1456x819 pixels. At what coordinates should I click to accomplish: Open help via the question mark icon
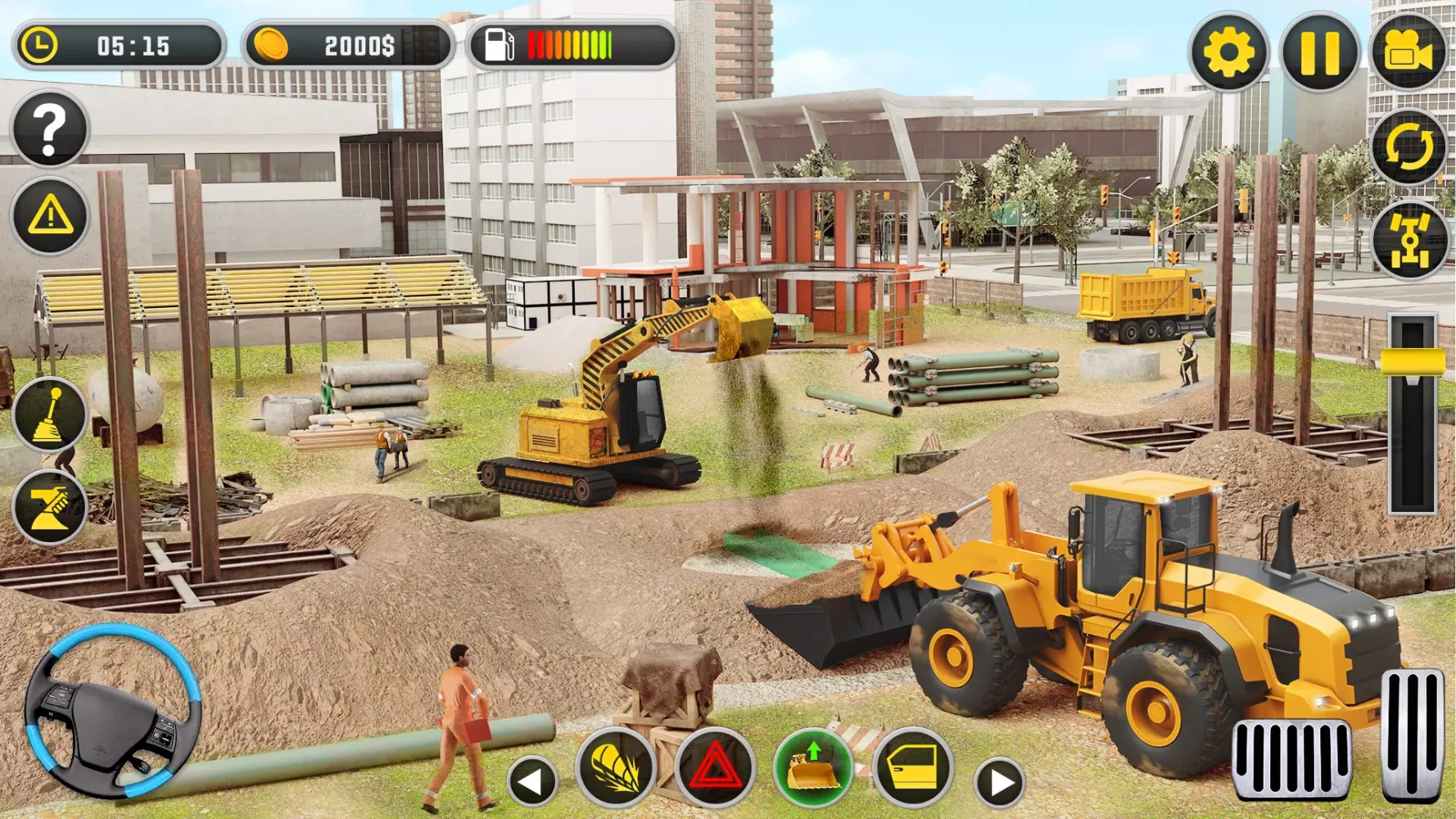pos(49,131)
